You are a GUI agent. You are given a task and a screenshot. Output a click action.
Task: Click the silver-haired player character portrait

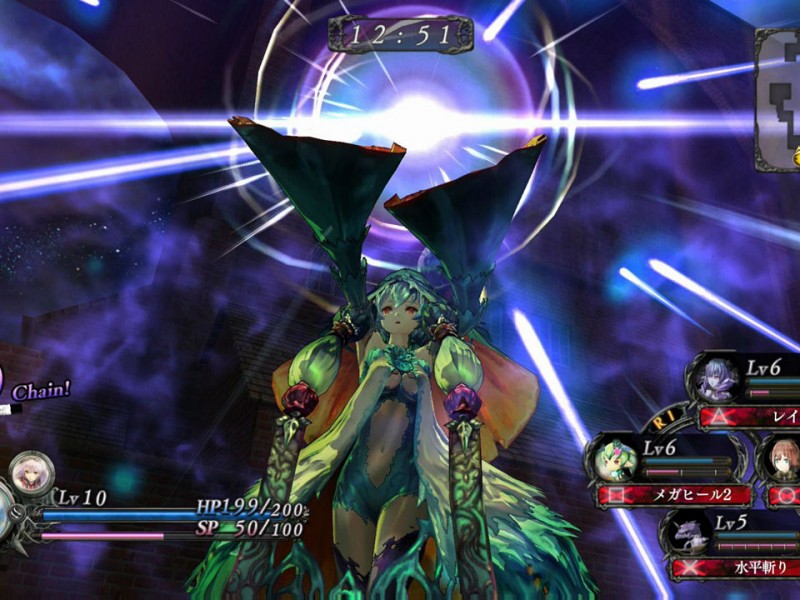pyautogui.click(x=31, y=473)
